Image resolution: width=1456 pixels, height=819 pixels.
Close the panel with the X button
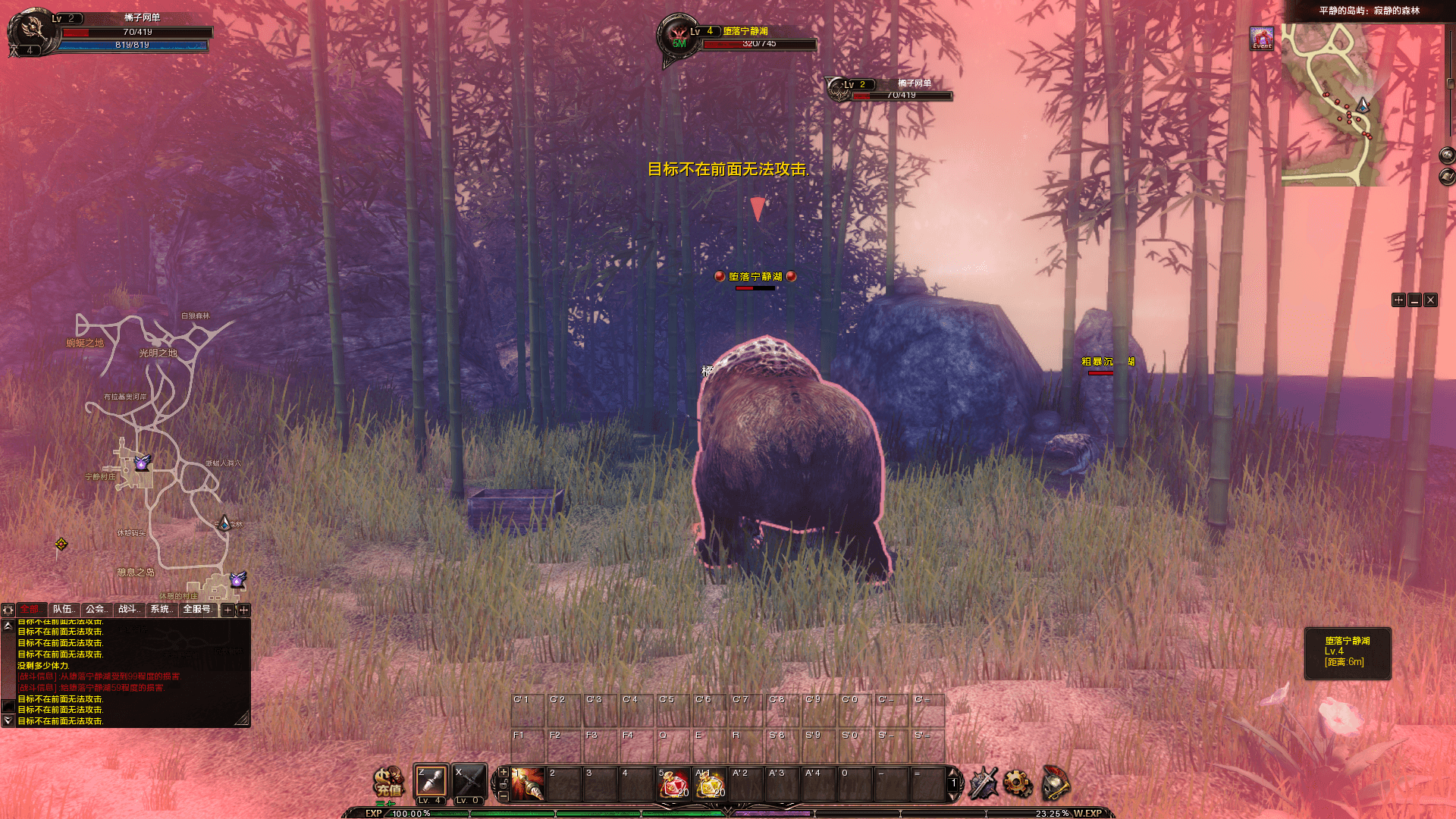click(x=1430, y=300)
